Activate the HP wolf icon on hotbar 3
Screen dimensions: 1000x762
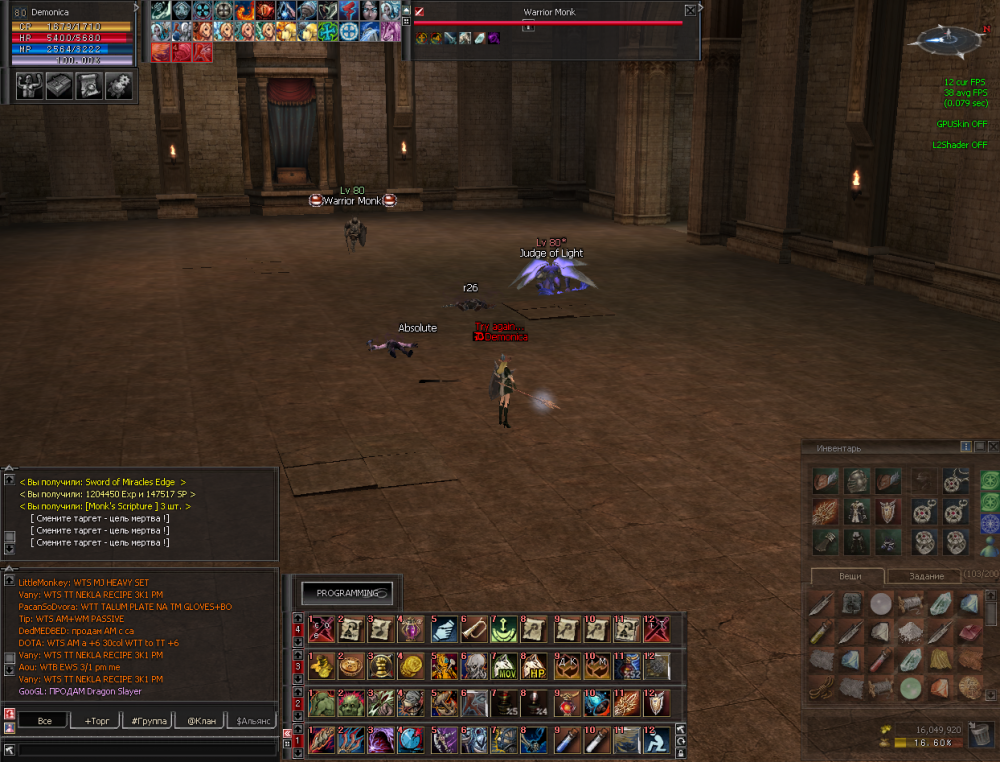tap(535, 665)
